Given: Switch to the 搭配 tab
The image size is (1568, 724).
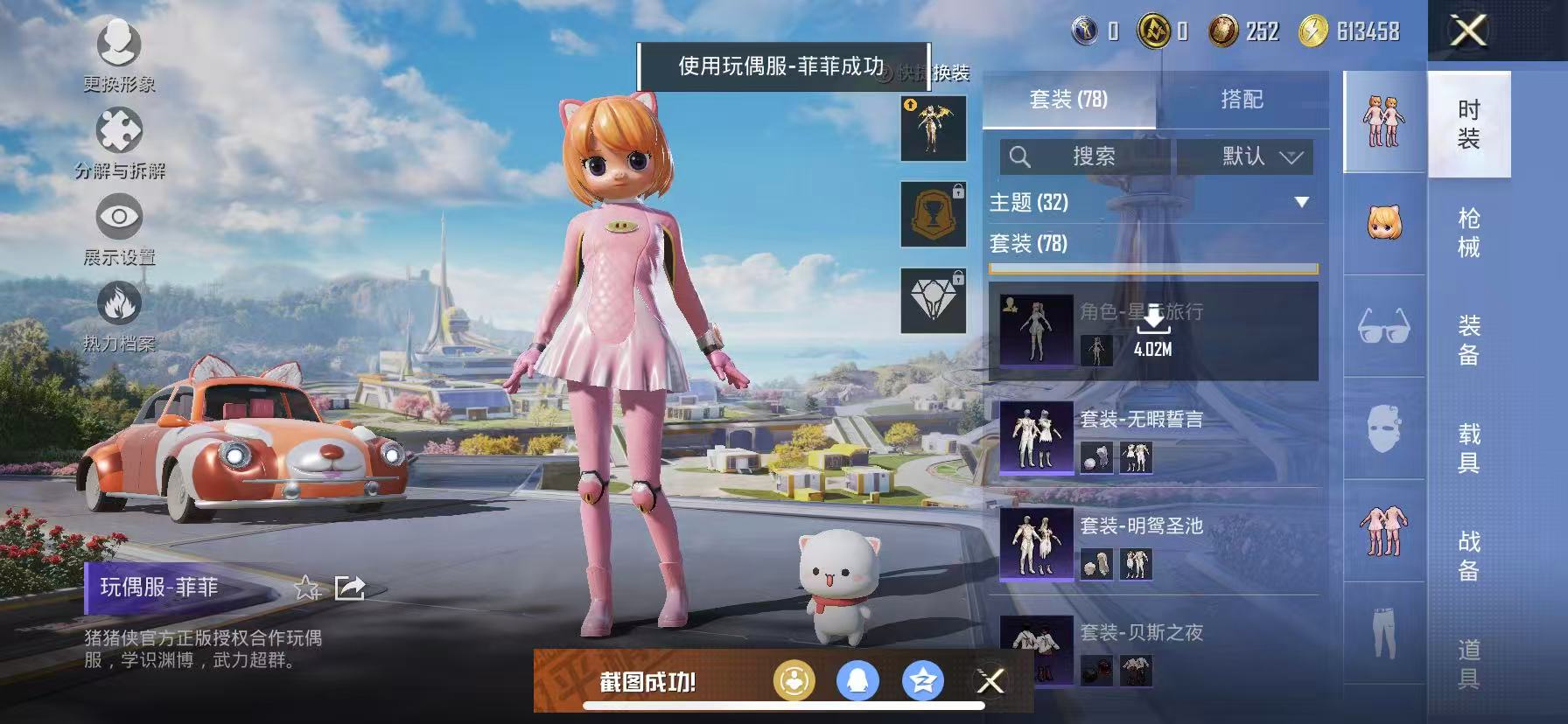Looking at the screenshot, I should click(x=1241, y=99).
